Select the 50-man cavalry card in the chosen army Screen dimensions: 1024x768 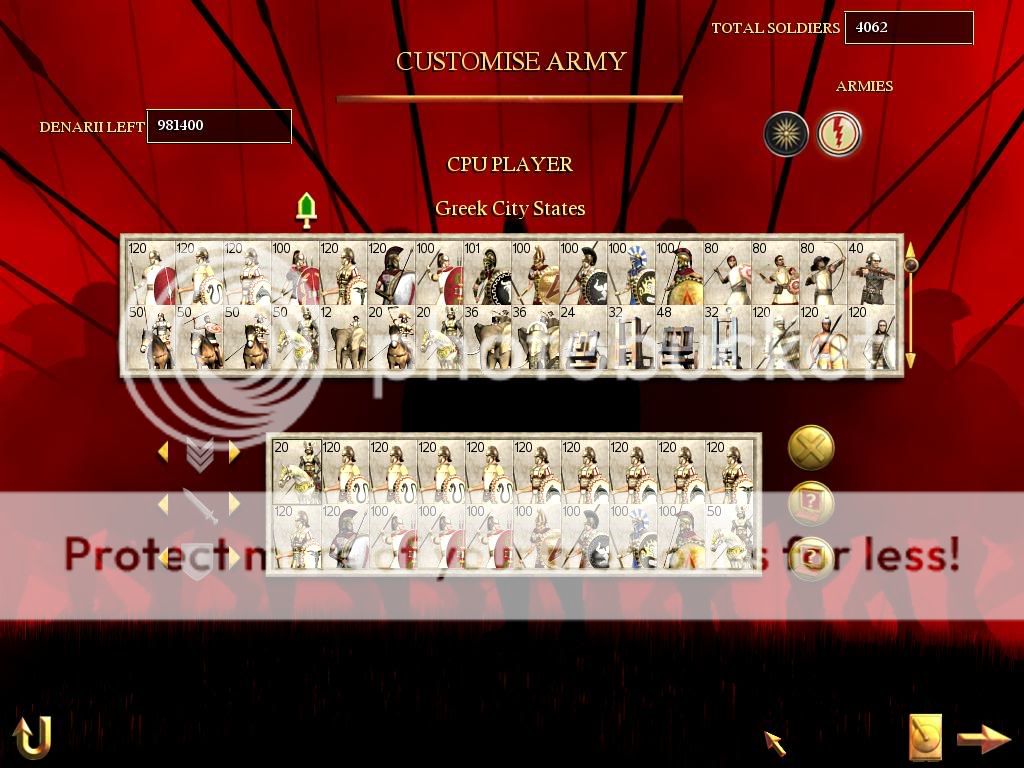730,537
